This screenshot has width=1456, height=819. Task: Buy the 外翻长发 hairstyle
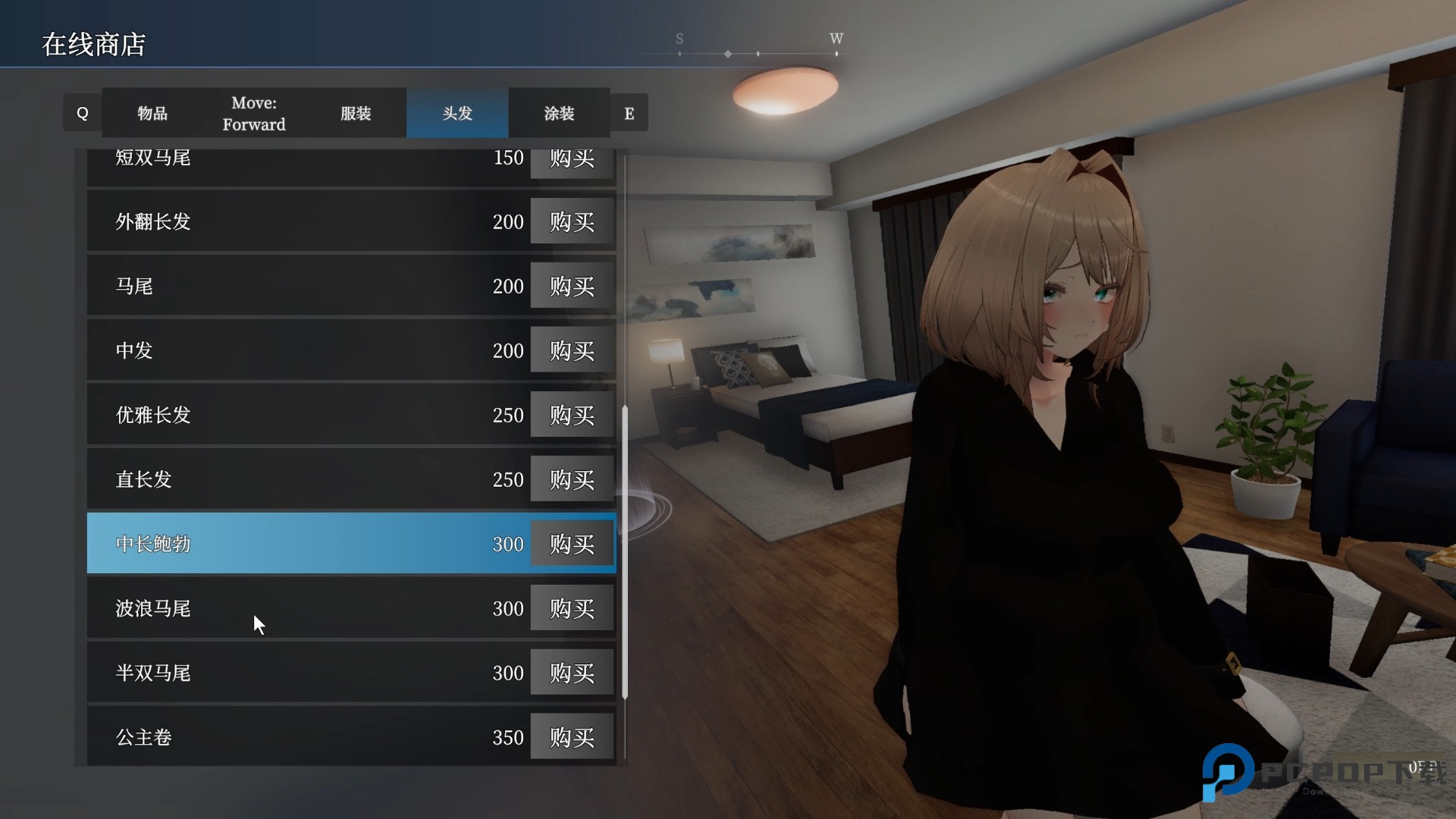click(572, 221)
